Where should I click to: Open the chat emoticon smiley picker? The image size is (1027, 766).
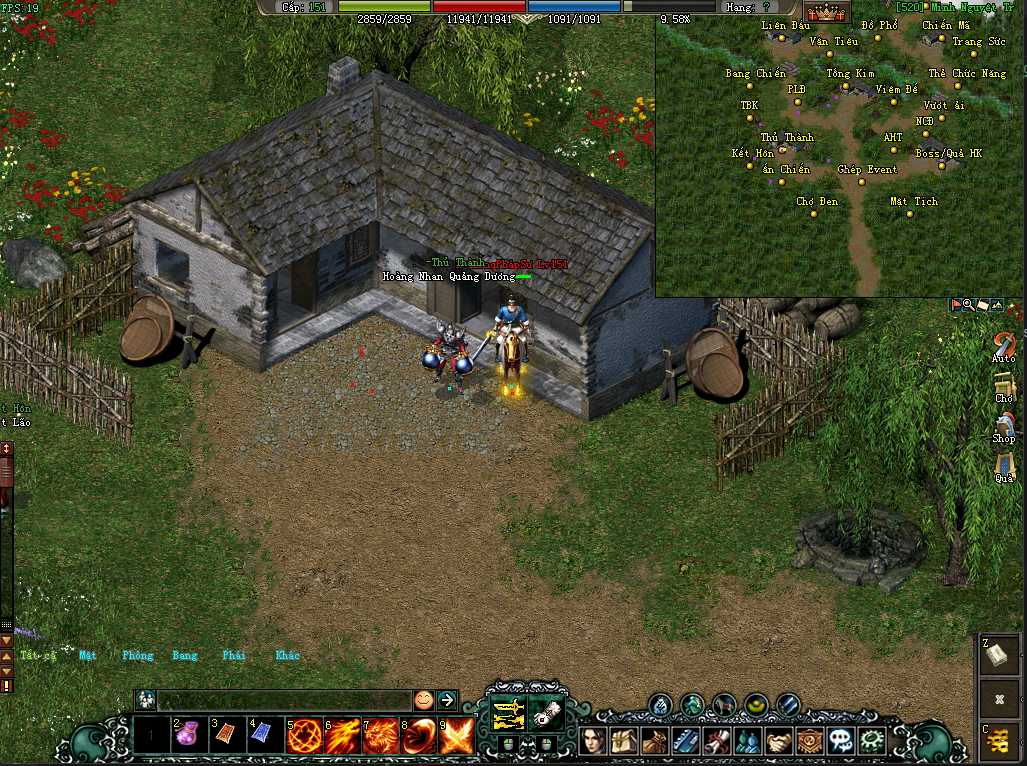click(424, 700)
